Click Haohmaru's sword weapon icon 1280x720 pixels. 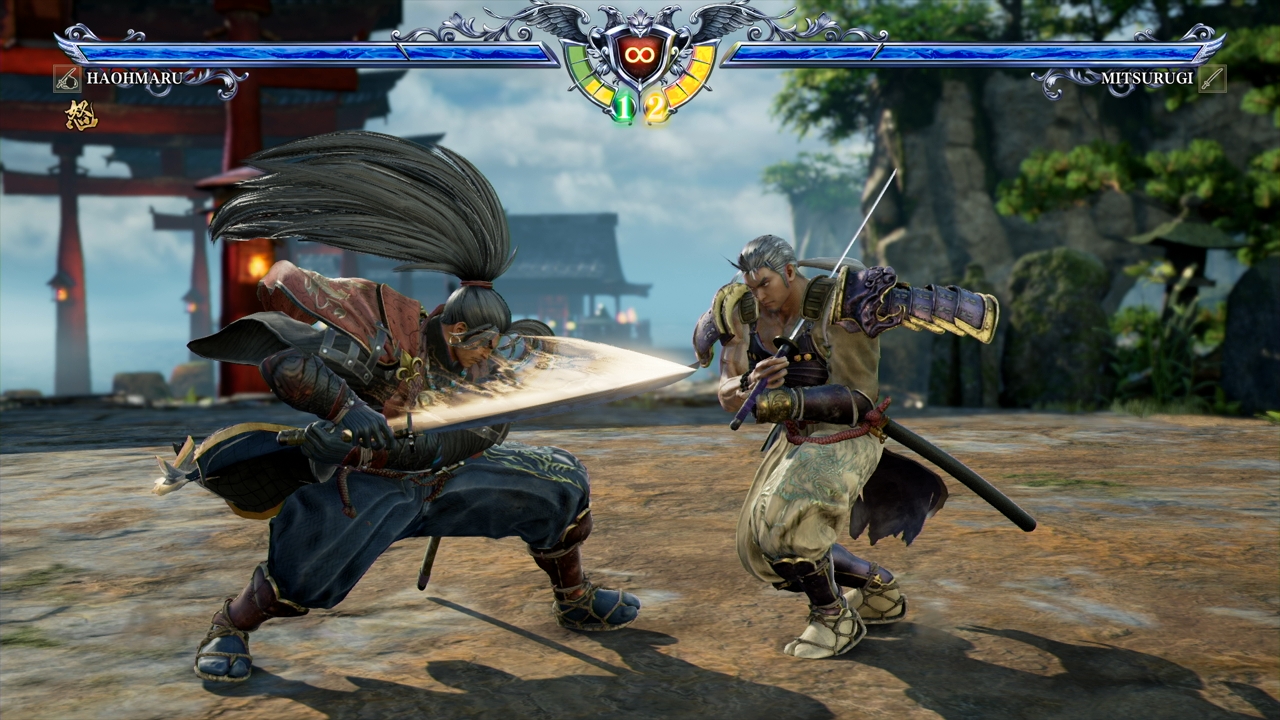[x=67, y=78]
